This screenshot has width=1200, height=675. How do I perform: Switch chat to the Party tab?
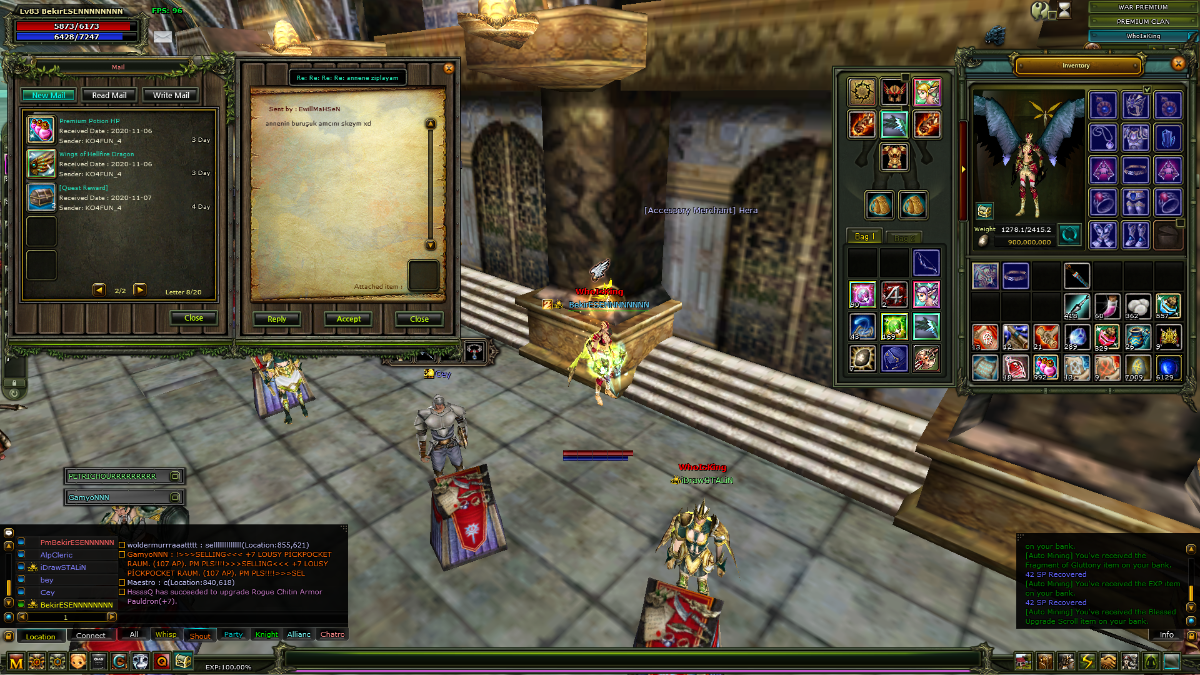pos(233,635)
